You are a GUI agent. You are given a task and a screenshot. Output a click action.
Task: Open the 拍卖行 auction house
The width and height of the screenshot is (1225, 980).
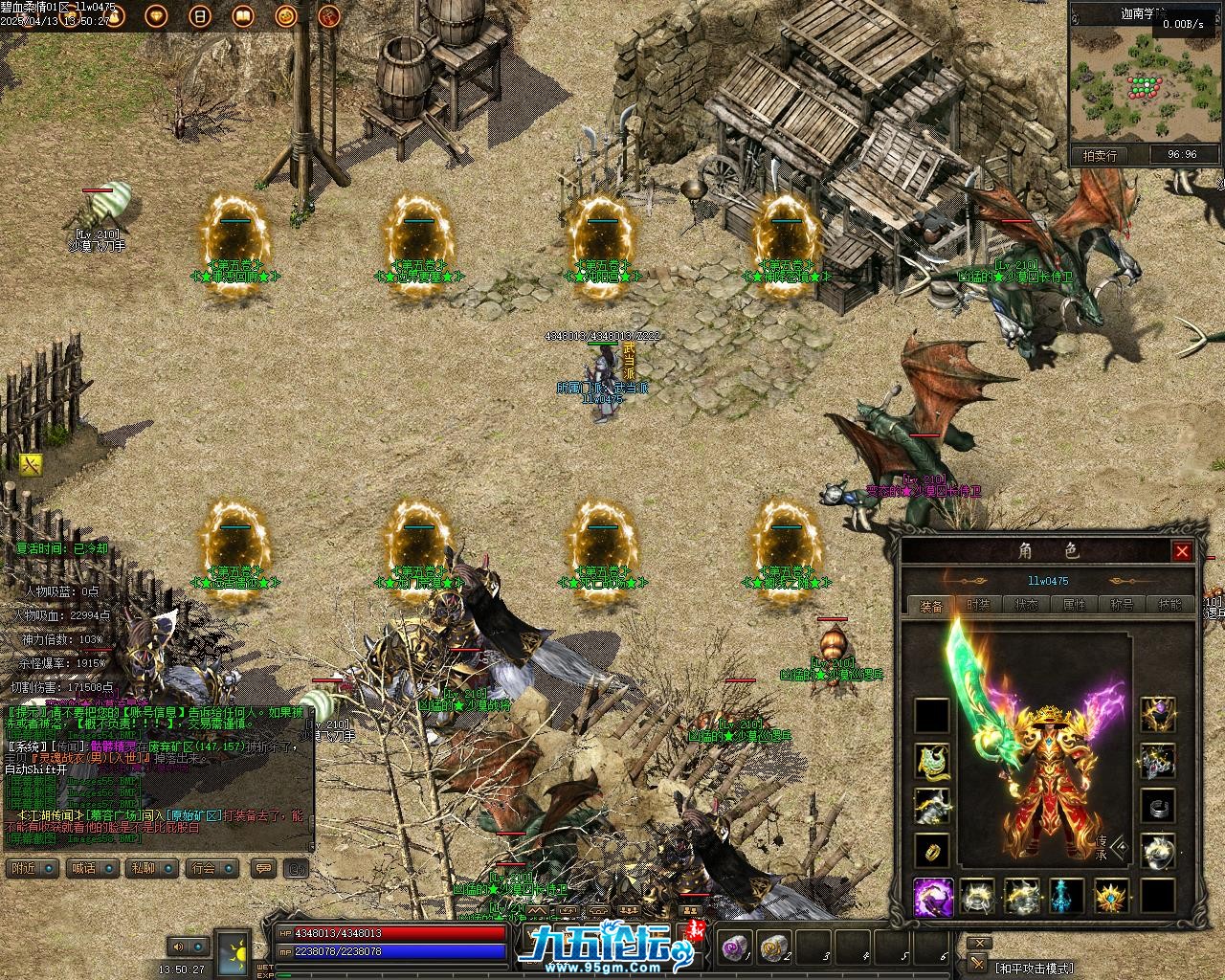(x=1100, y=155)
